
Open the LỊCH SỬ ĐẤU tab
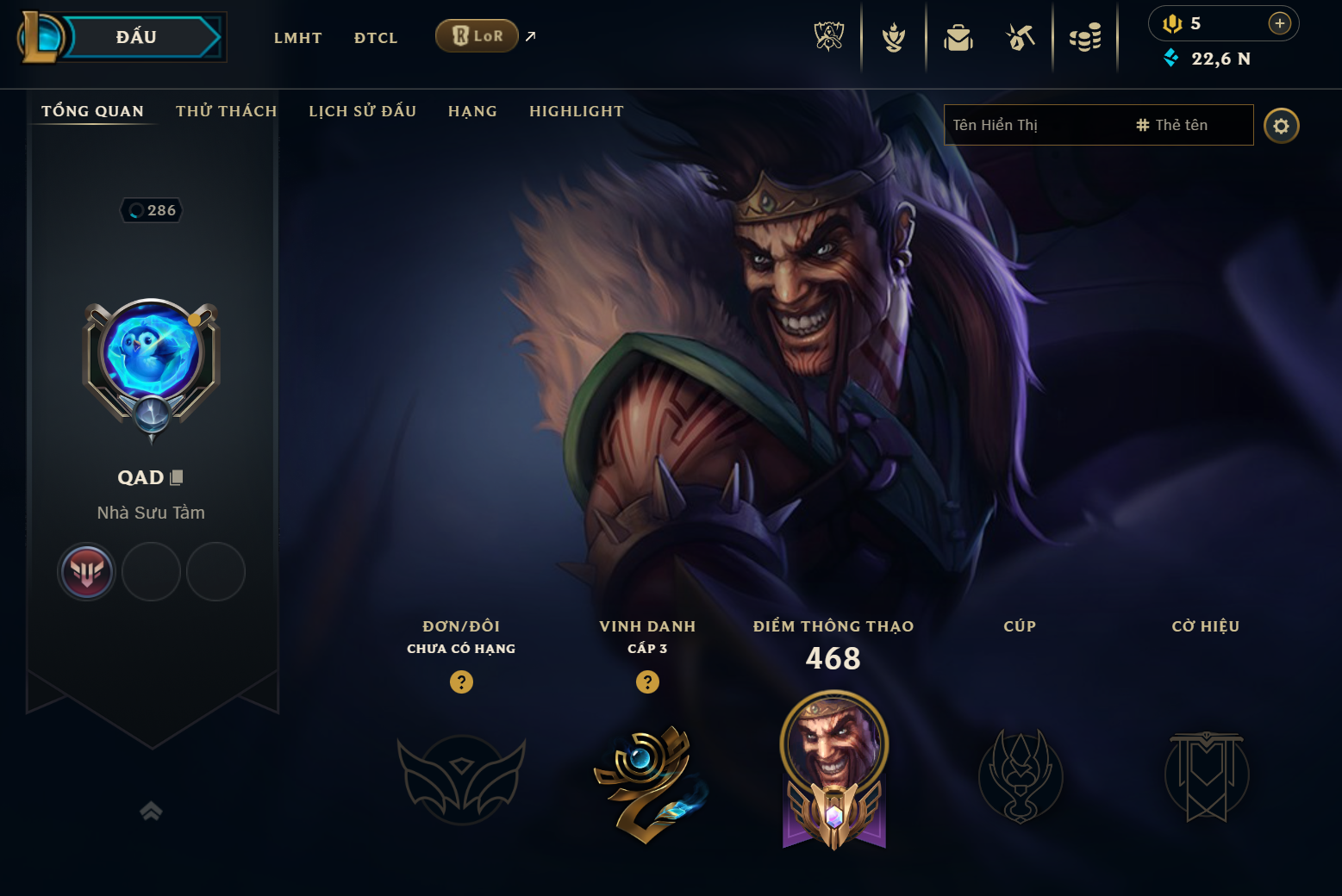point(362,110)
